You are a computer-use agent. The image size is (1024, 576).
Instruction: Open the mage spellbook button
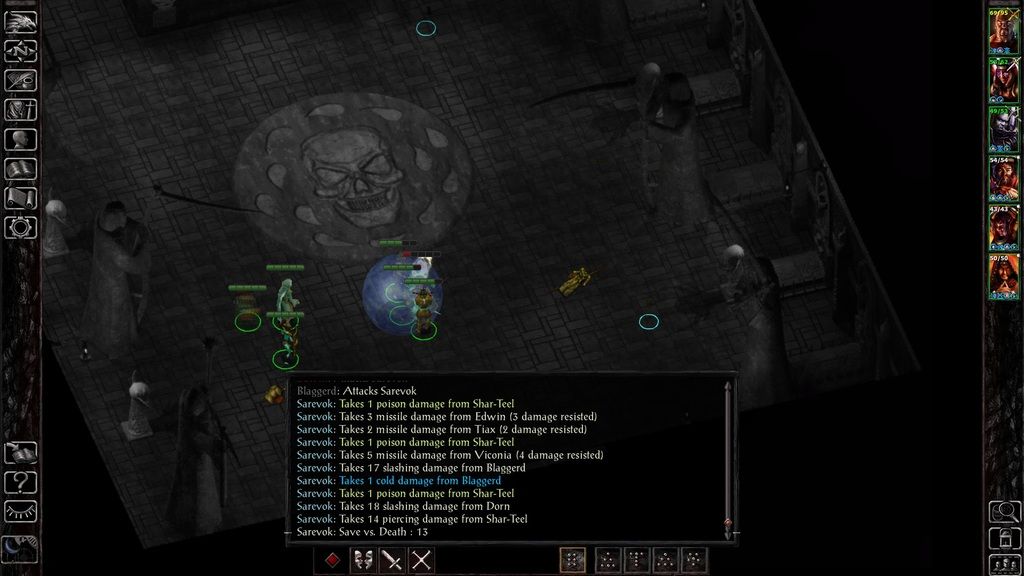pyautogui.click(x=20, y=169)
